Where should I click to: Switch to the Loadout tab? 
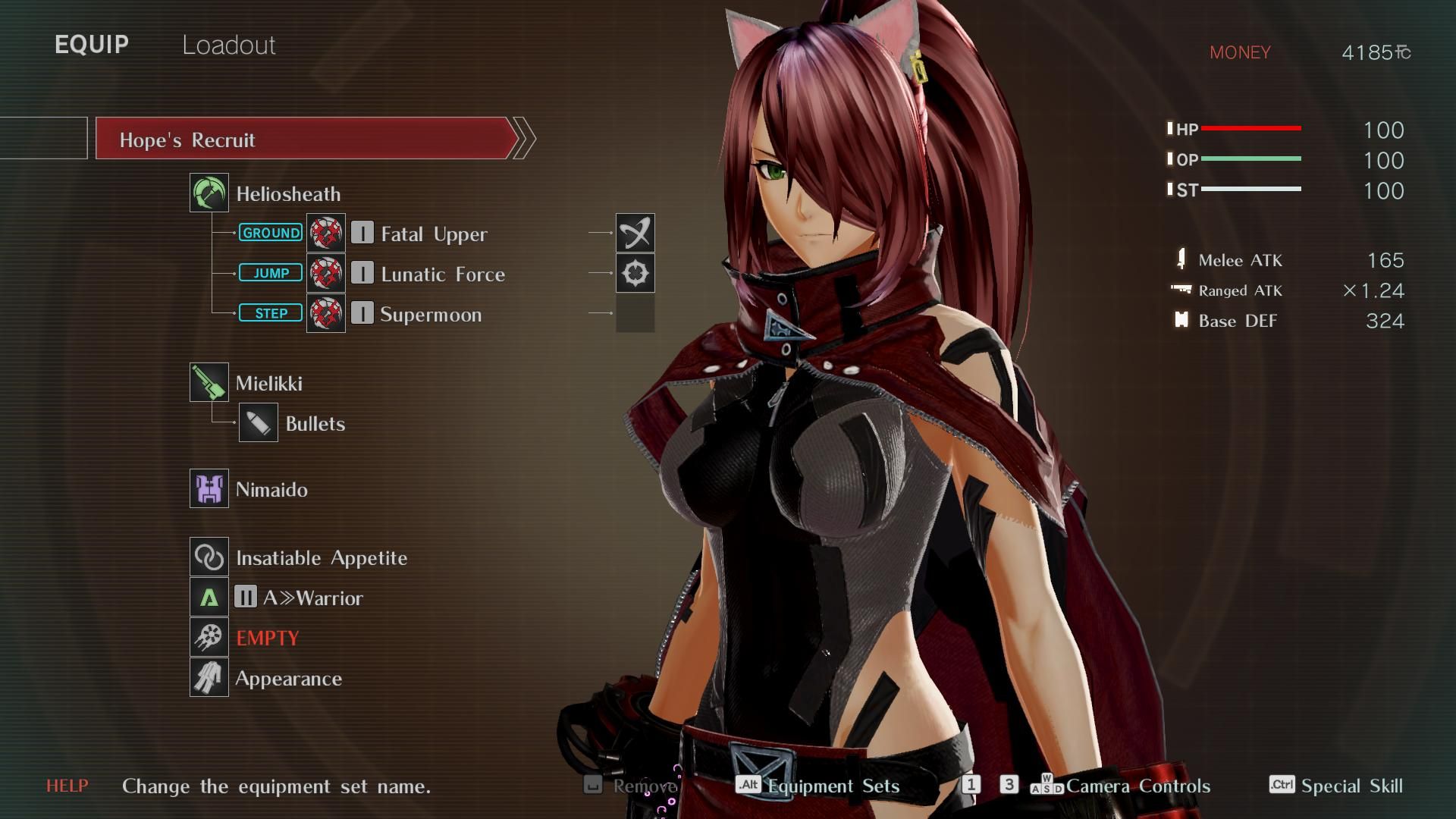228,45
